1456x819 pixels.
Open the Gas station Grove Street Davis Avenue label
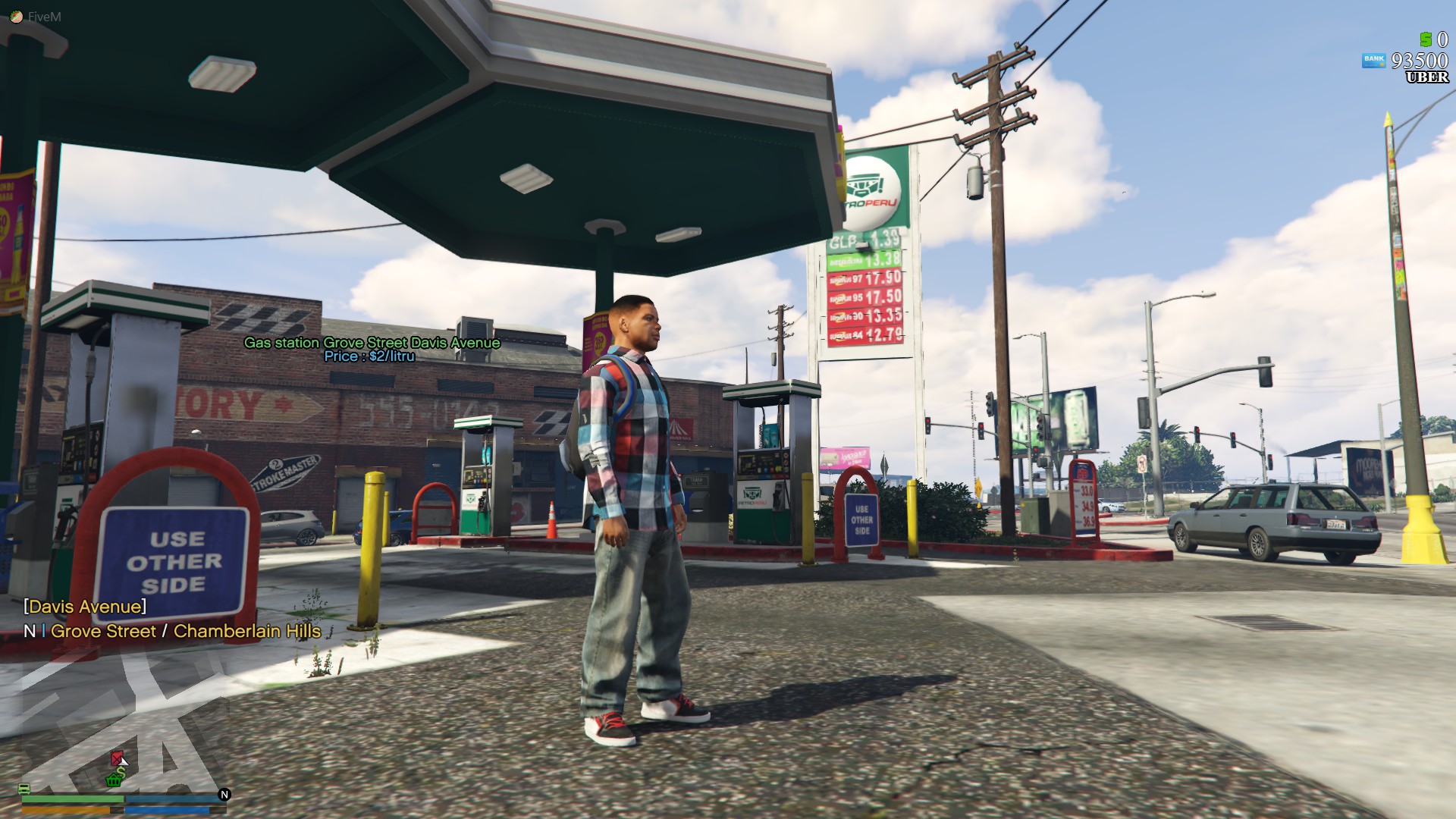371,343
